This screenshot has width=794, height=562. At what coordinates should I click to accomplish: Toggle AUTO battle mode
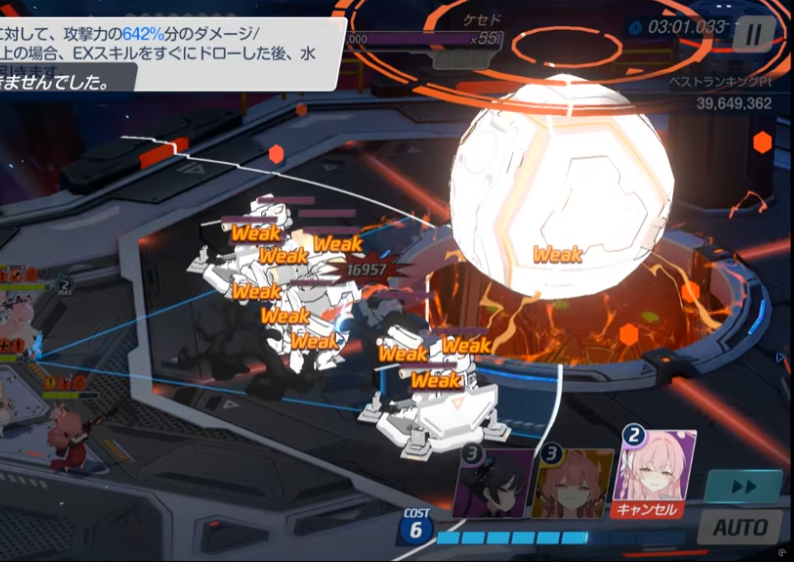[740, 526]
